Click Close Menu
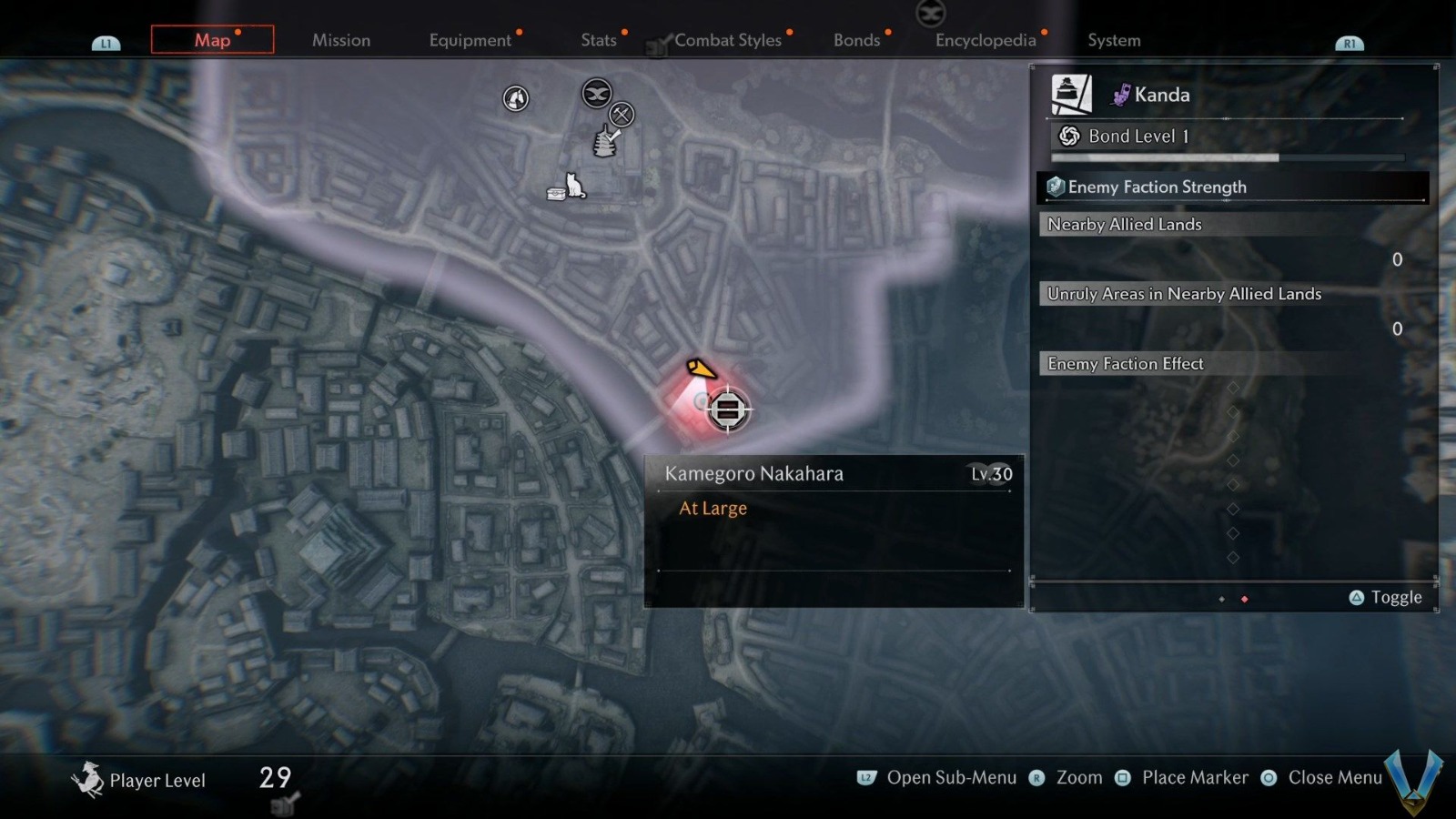 tap(1335, 778)
